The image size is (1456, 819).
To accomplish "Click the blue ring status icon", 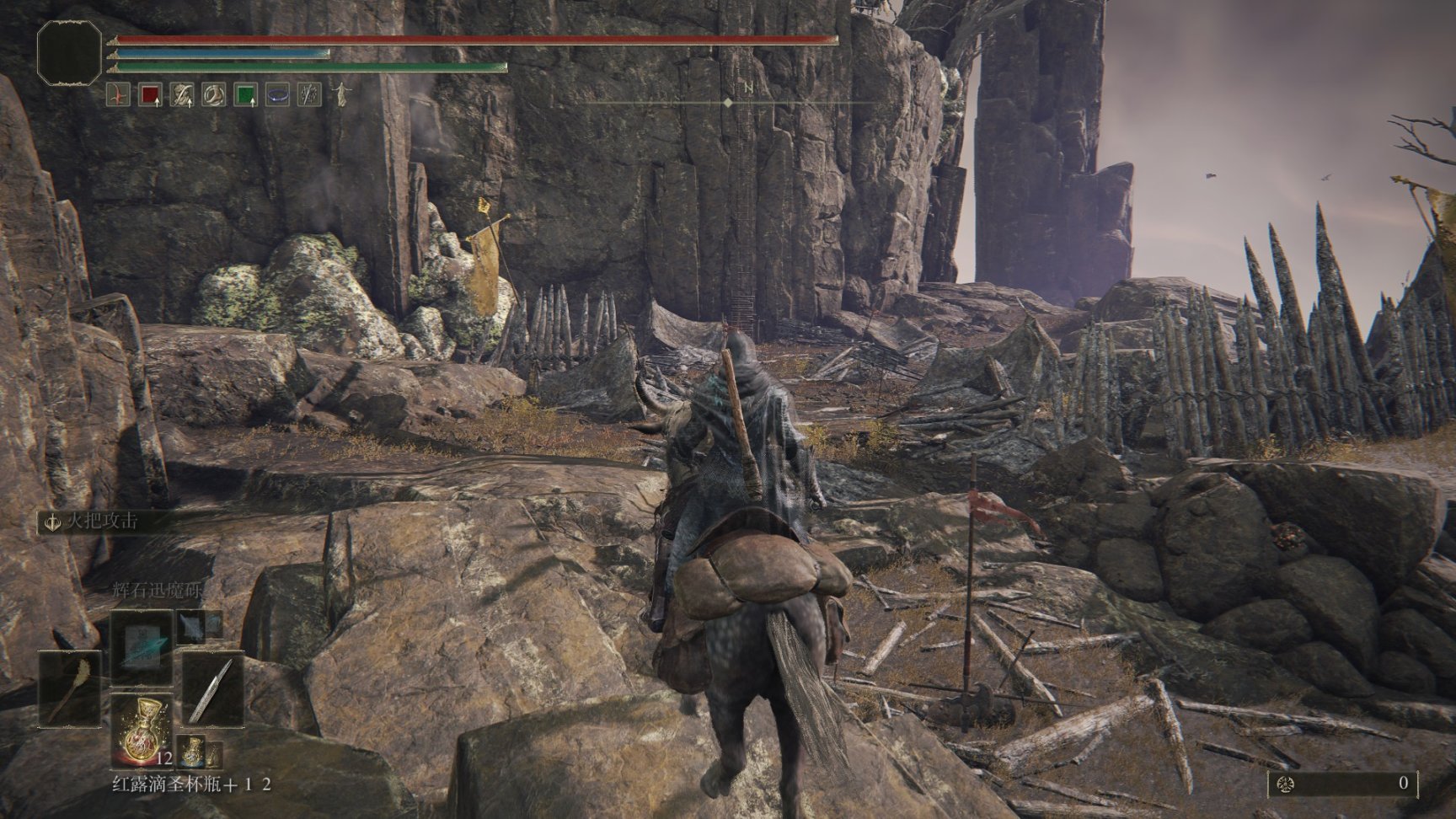I will tap(277, 95).
